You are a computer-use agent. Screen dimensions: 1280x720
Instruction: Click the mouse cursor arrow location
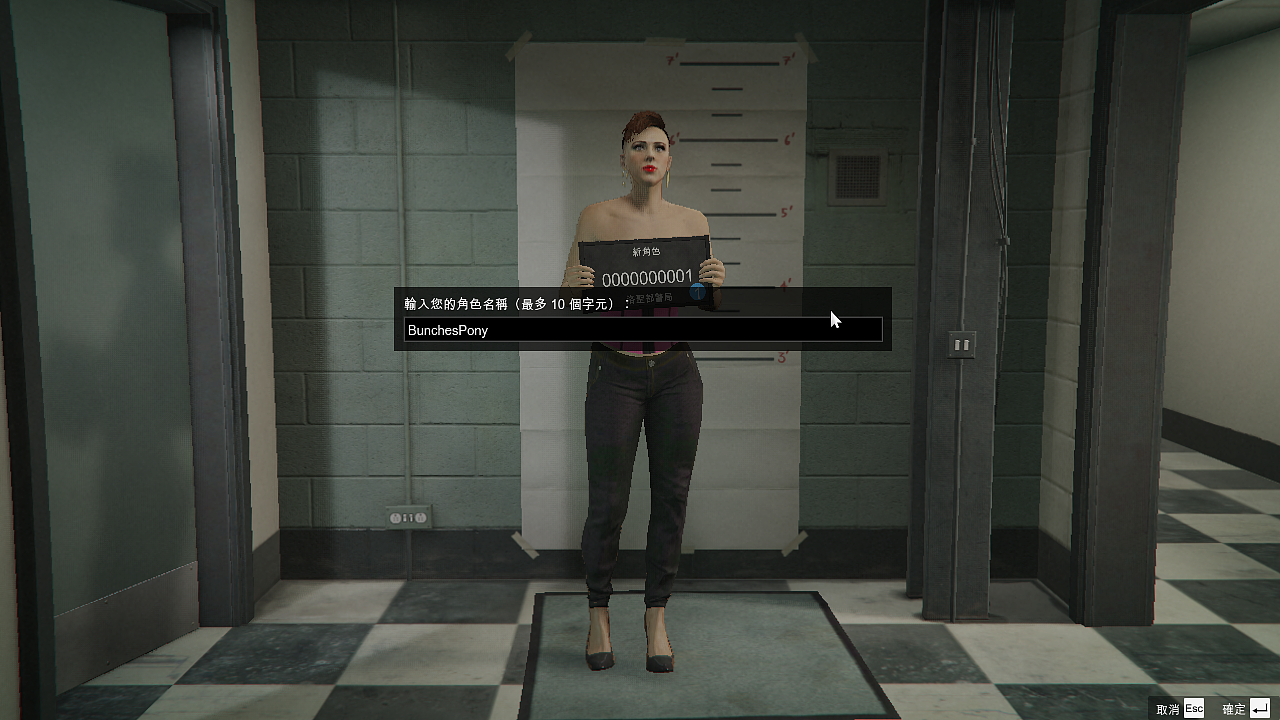point(835,320)
